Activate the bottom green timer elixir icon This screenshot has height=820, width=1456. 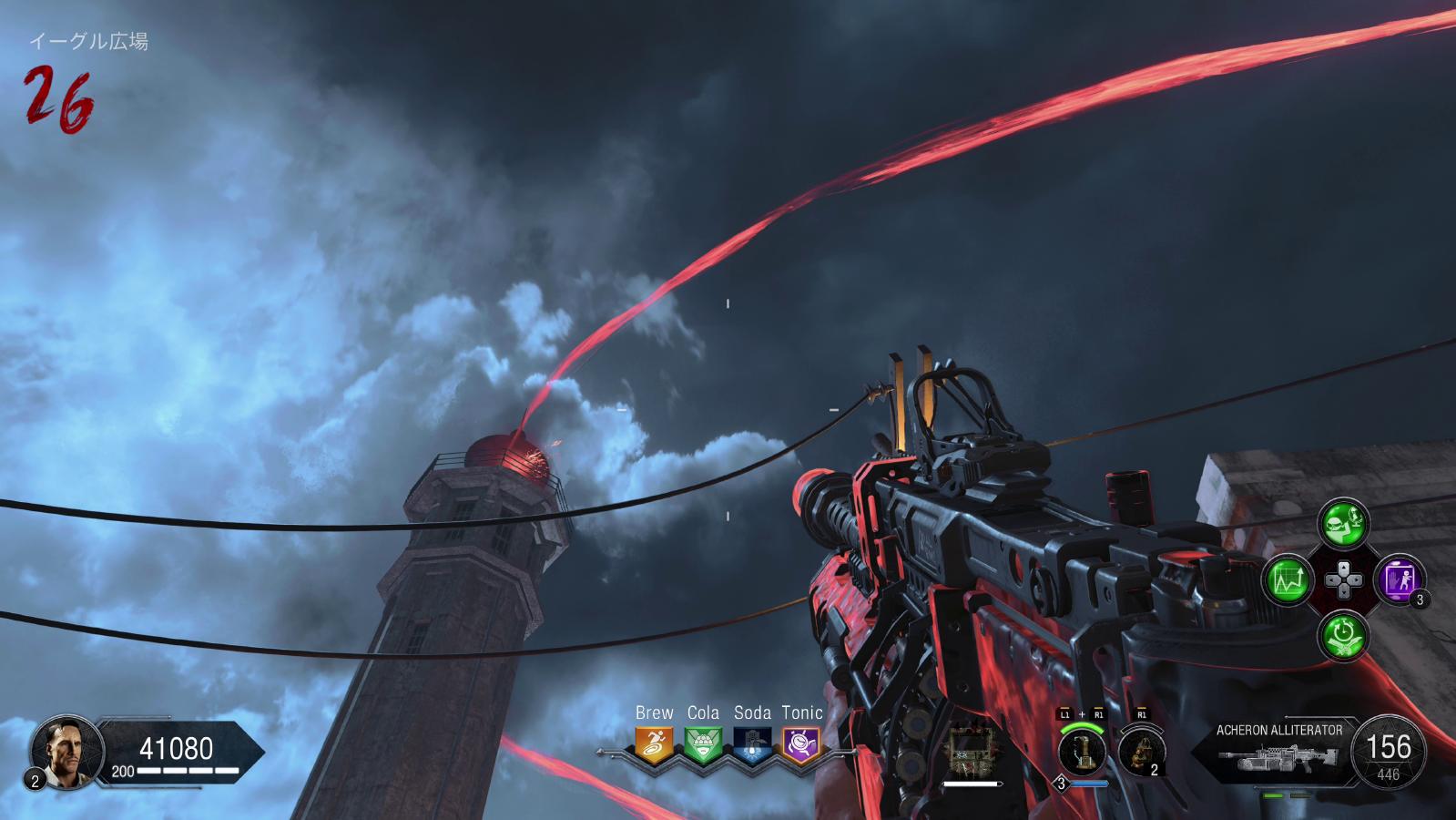(1344, 634)
